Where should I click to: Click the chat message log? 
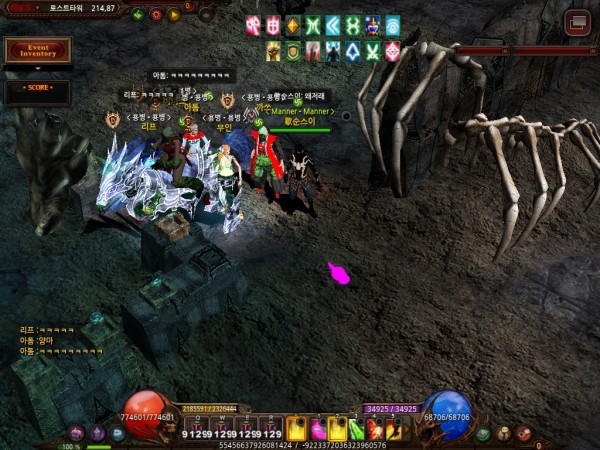pyautogui.click(x=60, y=340)
